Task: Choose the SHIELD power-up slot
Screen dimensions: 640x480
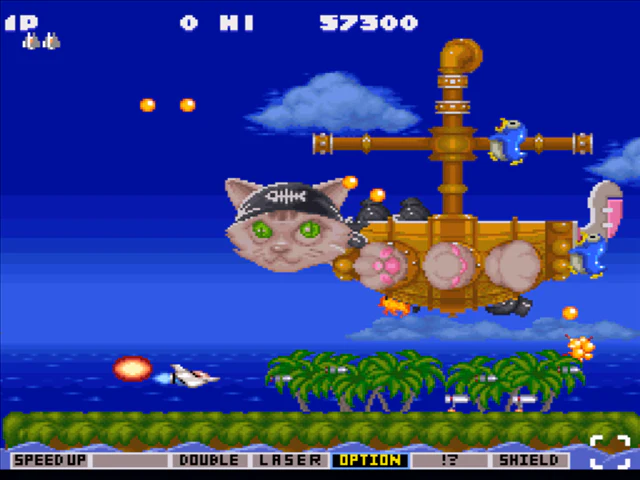Action: coord(529,461)
